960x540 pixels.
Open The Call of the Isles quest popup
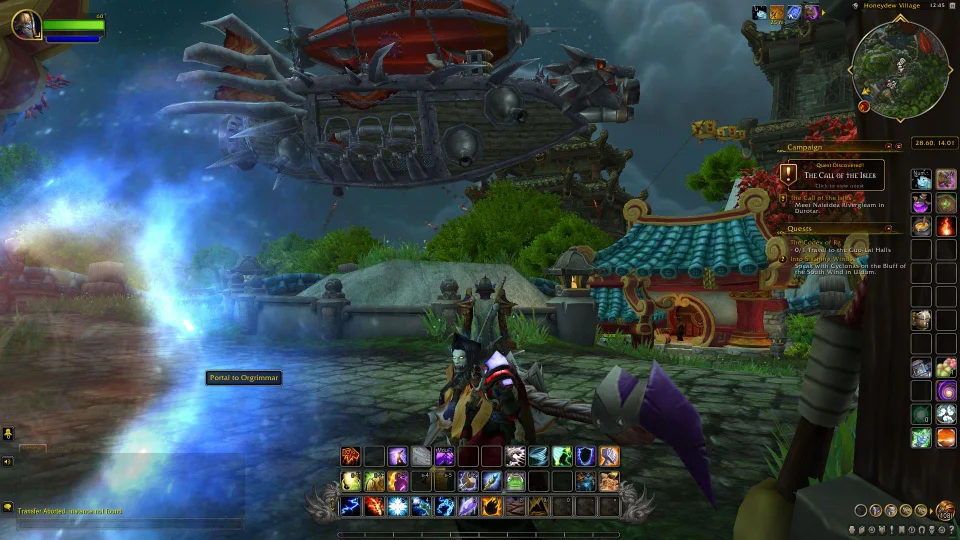(x=833, y=175)
